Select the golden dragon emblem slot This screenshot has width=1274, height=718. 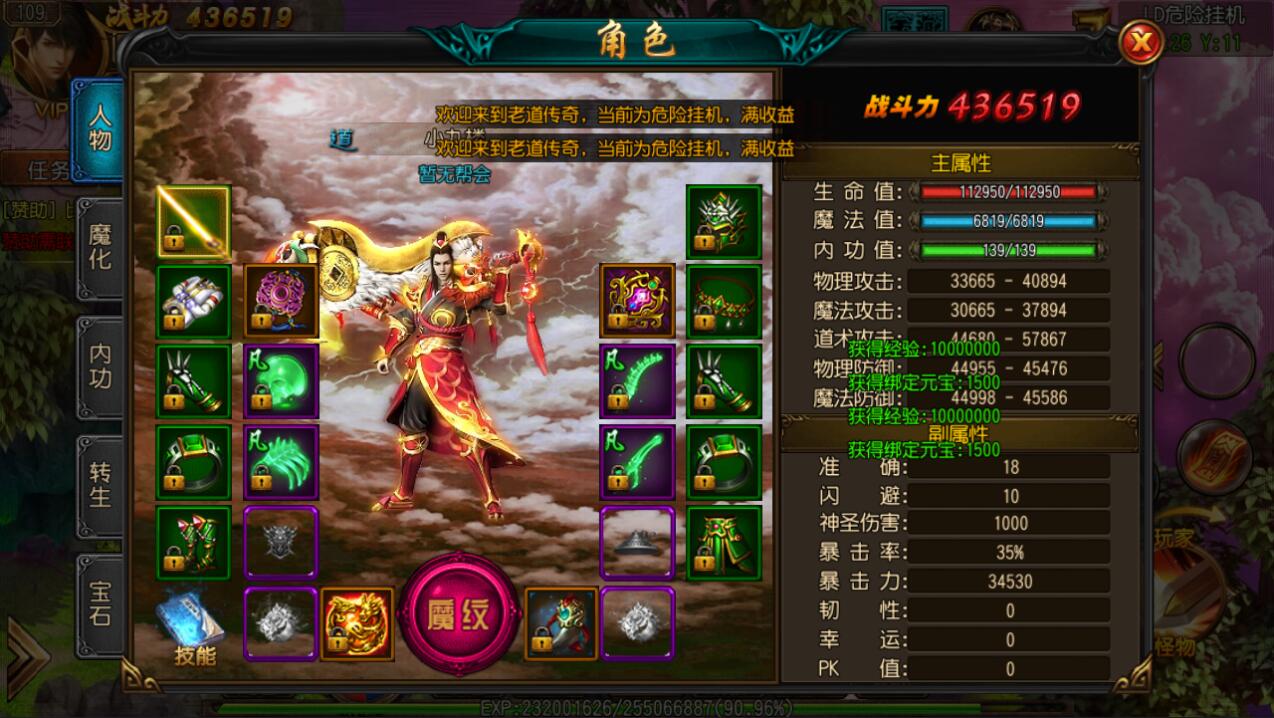357,624
